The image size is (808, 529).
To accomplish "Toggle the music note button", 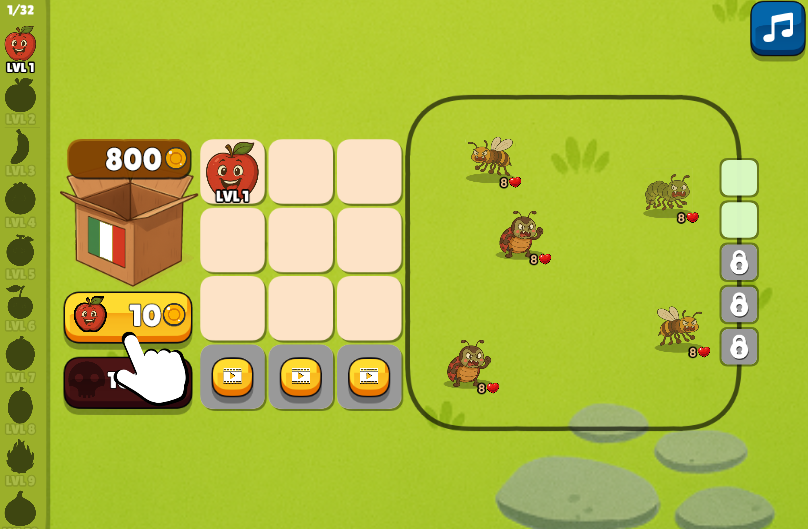I will point(777,28).
